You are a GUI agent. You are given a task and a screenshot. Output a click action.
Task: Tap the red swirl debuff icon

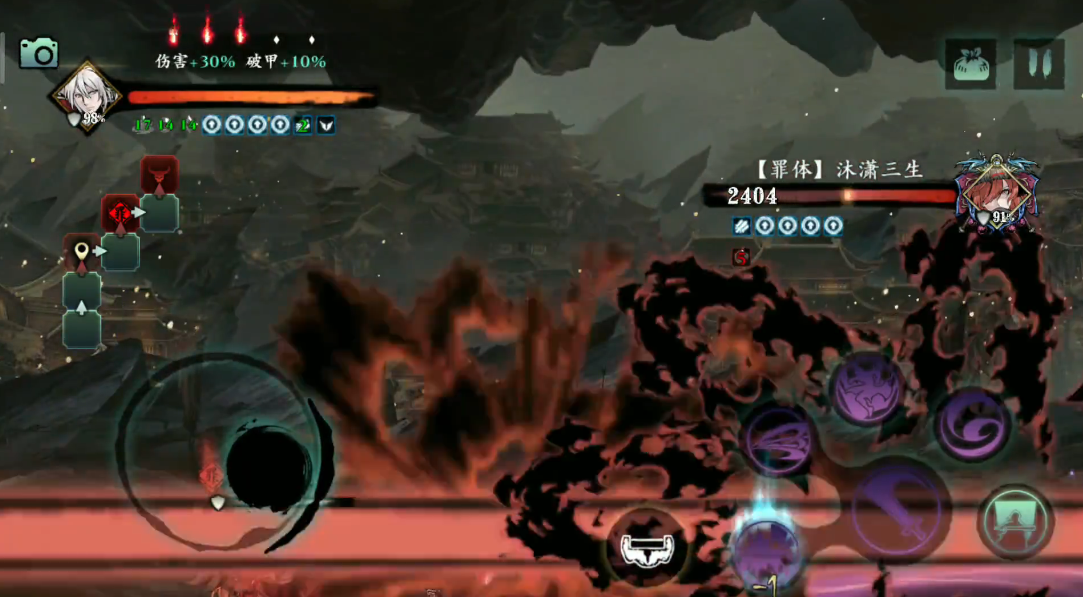pos(740,257)
